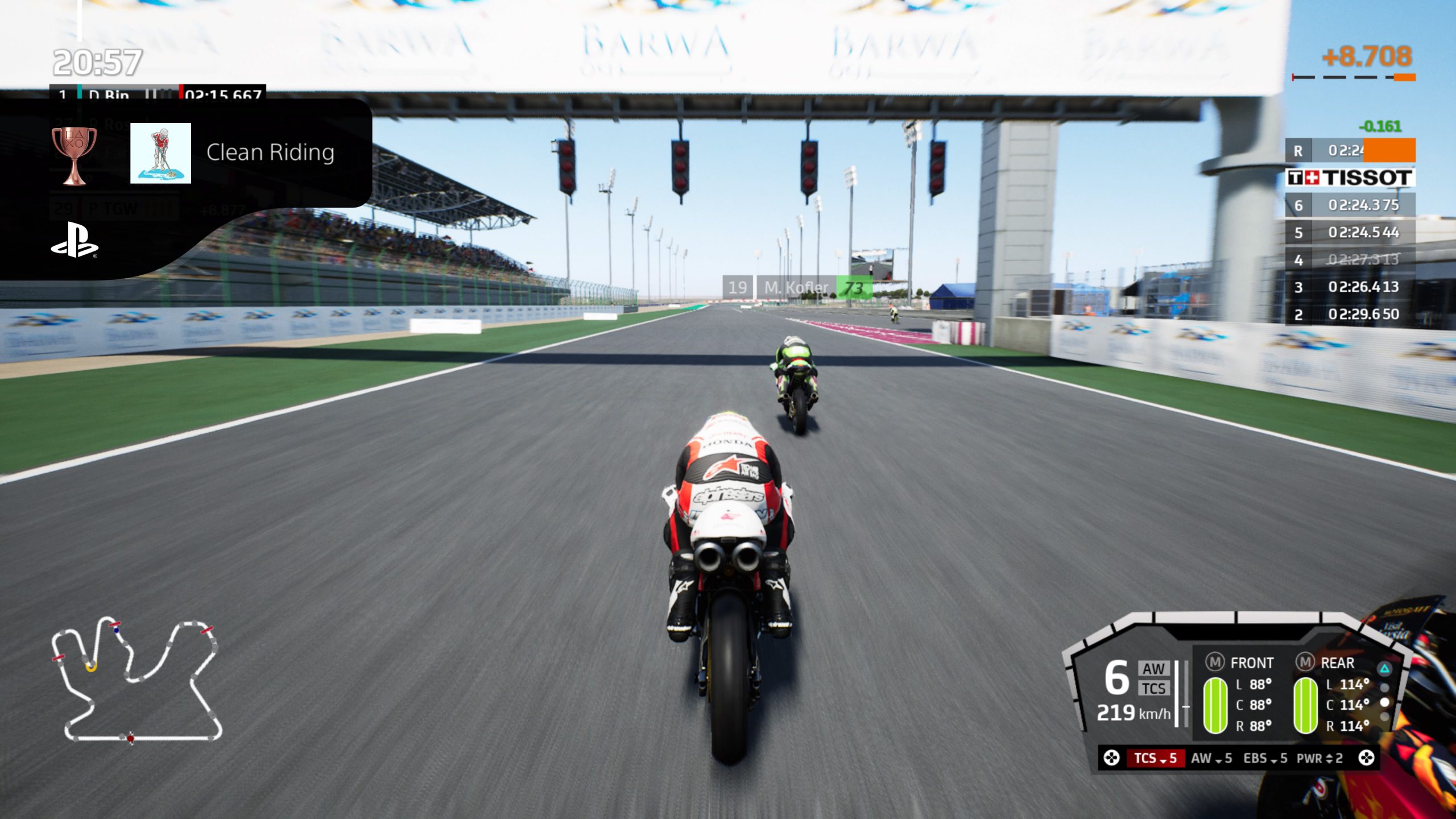Select the TCS 5 electronics setting
Viewport: 1456px width, 819px height.
[x=1155, y=758]
